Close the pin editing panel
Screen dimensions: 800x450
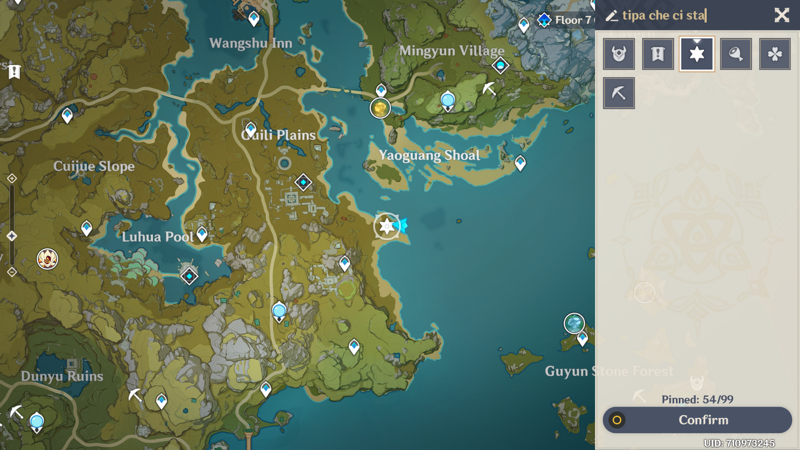pos(782,15)
